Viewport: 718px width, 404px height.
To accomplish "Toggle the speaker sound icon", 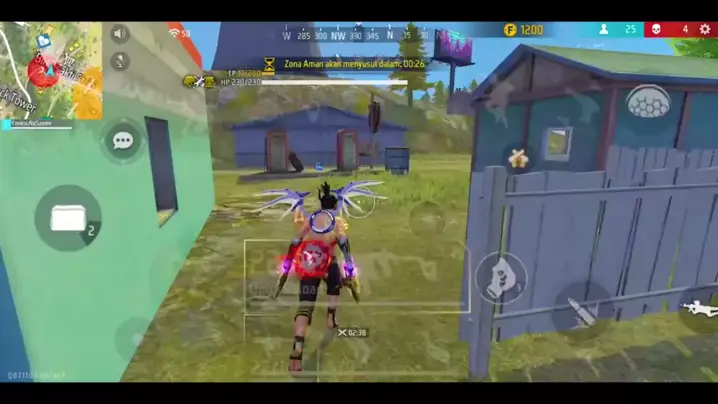I will tap(121, 34).
